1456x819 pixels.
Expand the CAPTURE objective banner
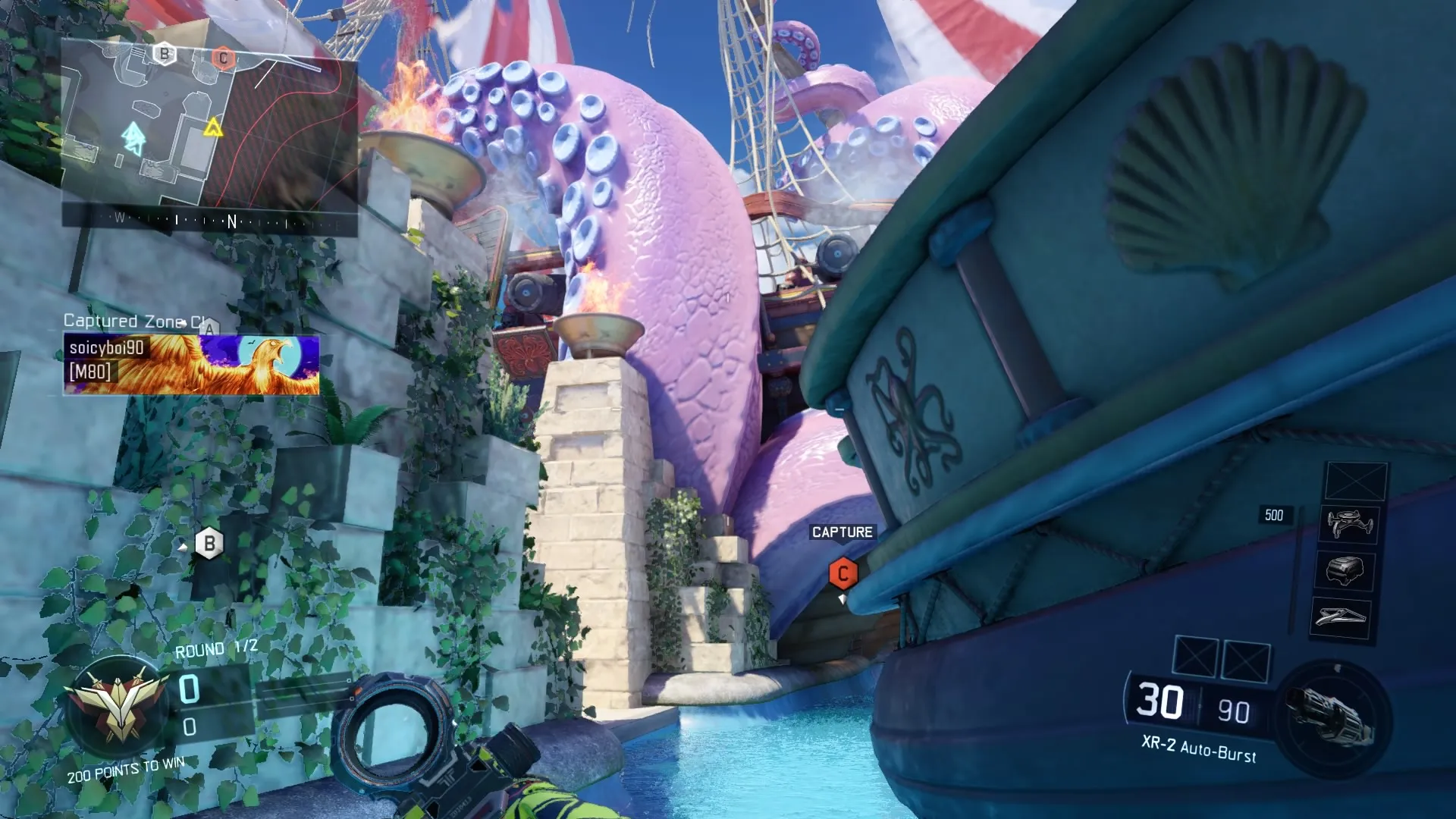pos(842,532)
